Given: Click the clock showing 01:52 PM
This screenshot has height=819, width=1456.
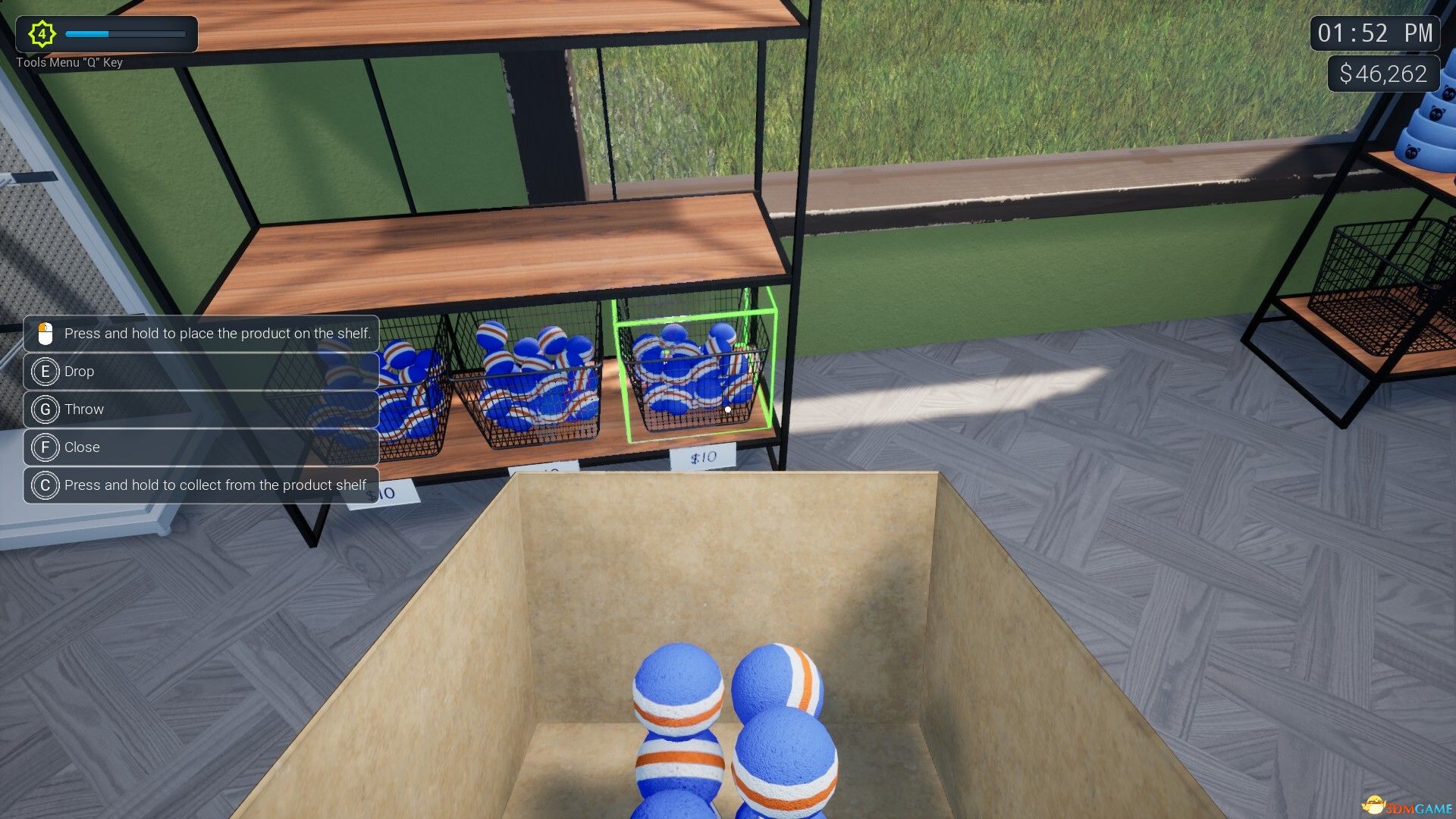Looking at the screenshot, I should (x=1373, y=33).
